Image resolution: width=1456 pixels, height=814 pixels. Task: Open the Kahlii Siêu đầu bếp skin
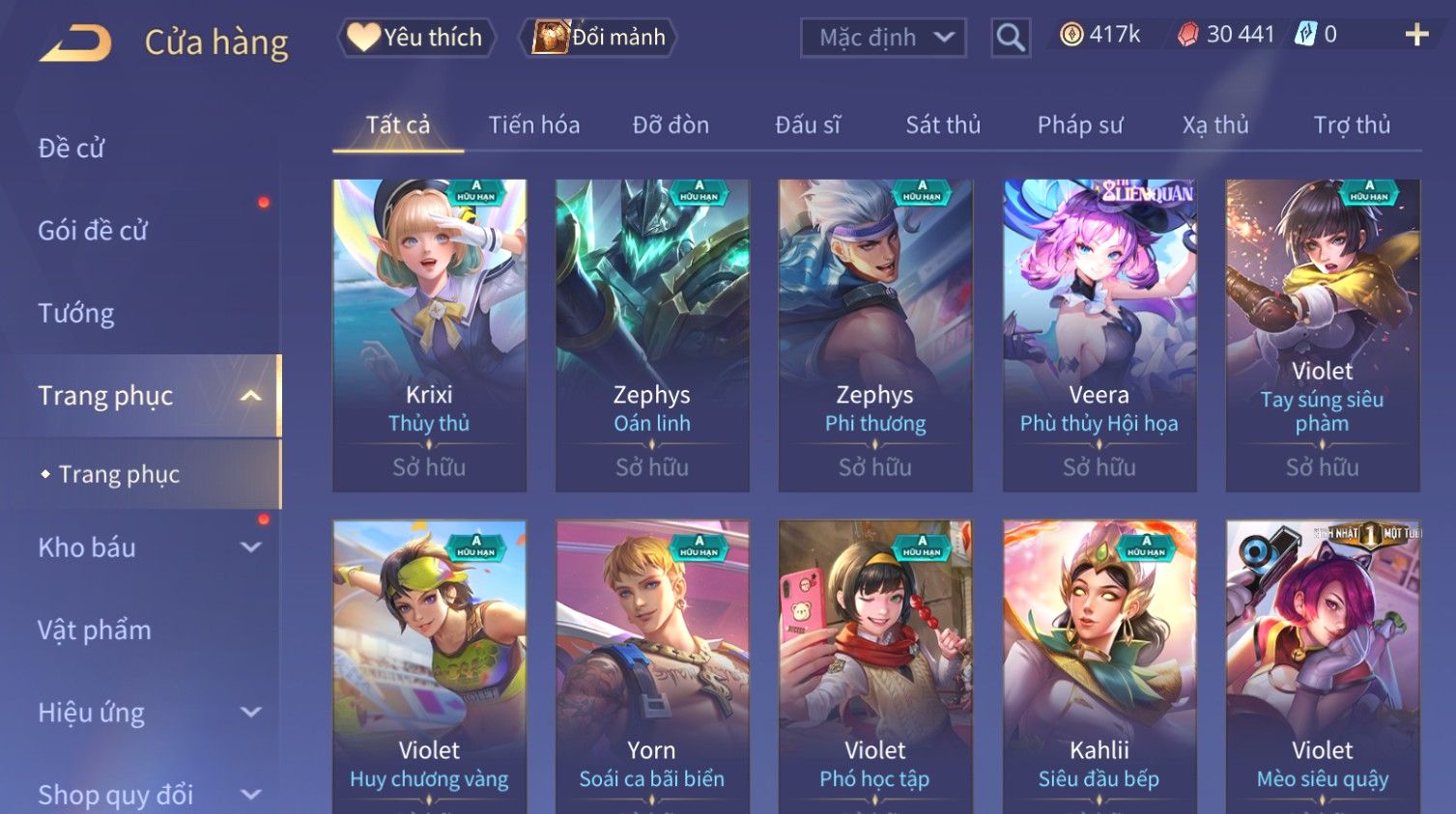click(1099, 666)
